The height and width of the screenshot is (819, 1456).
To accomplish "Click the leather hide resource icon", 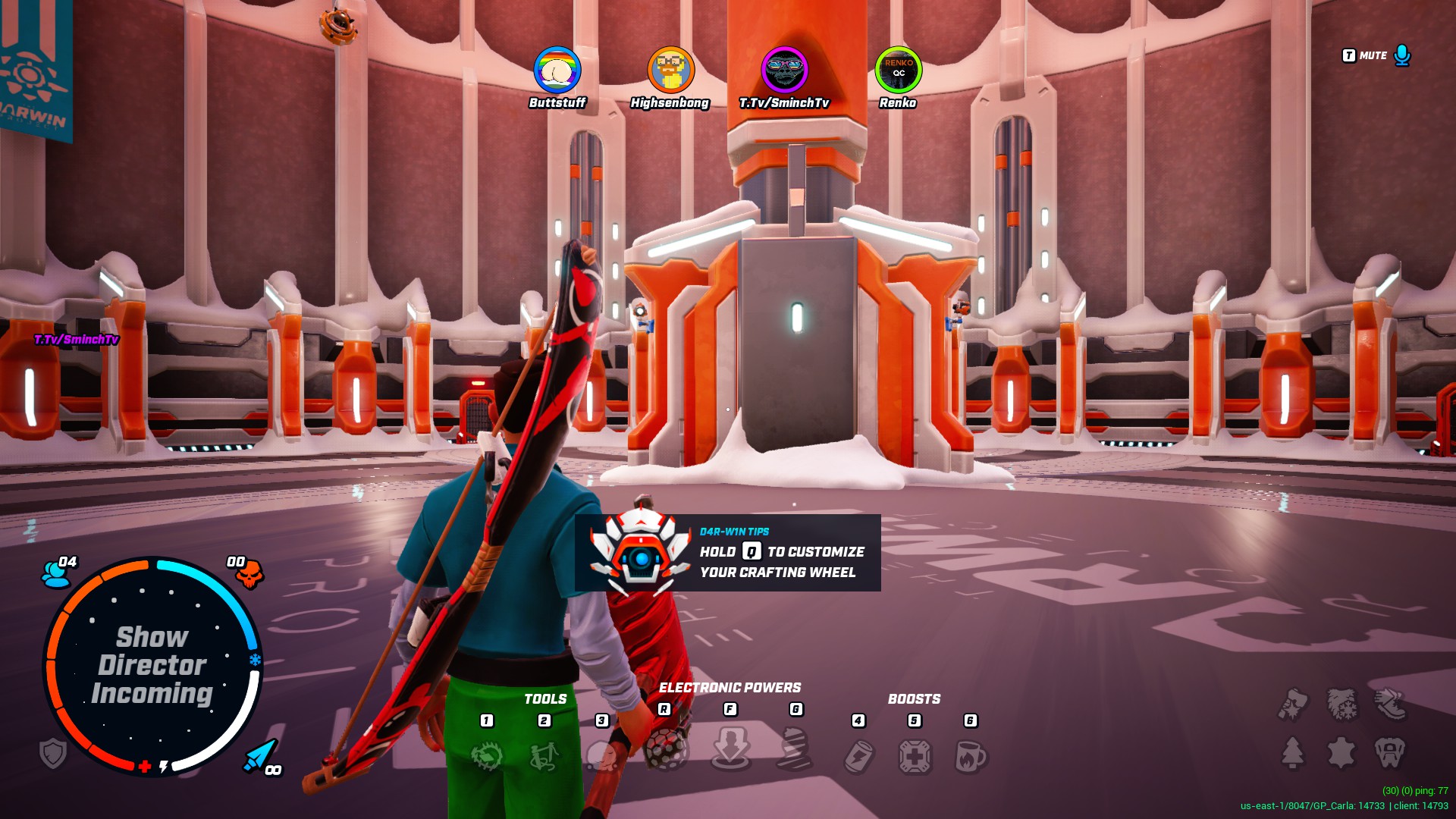I will tap(1341, 752).
